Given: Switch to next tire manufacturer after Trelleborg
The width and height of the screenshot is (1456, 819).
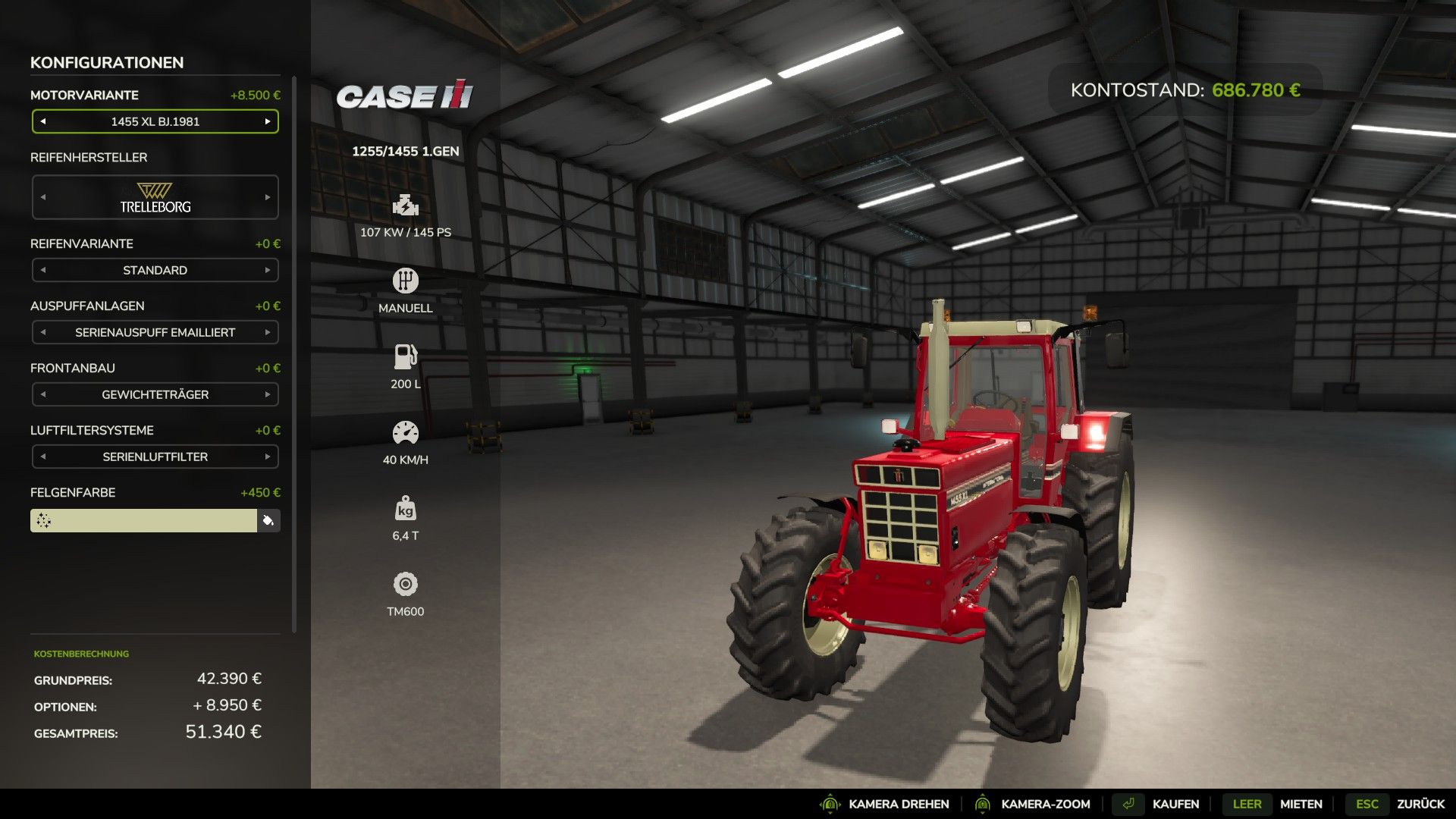Looking at the screenshot, I should pos(268,197).
